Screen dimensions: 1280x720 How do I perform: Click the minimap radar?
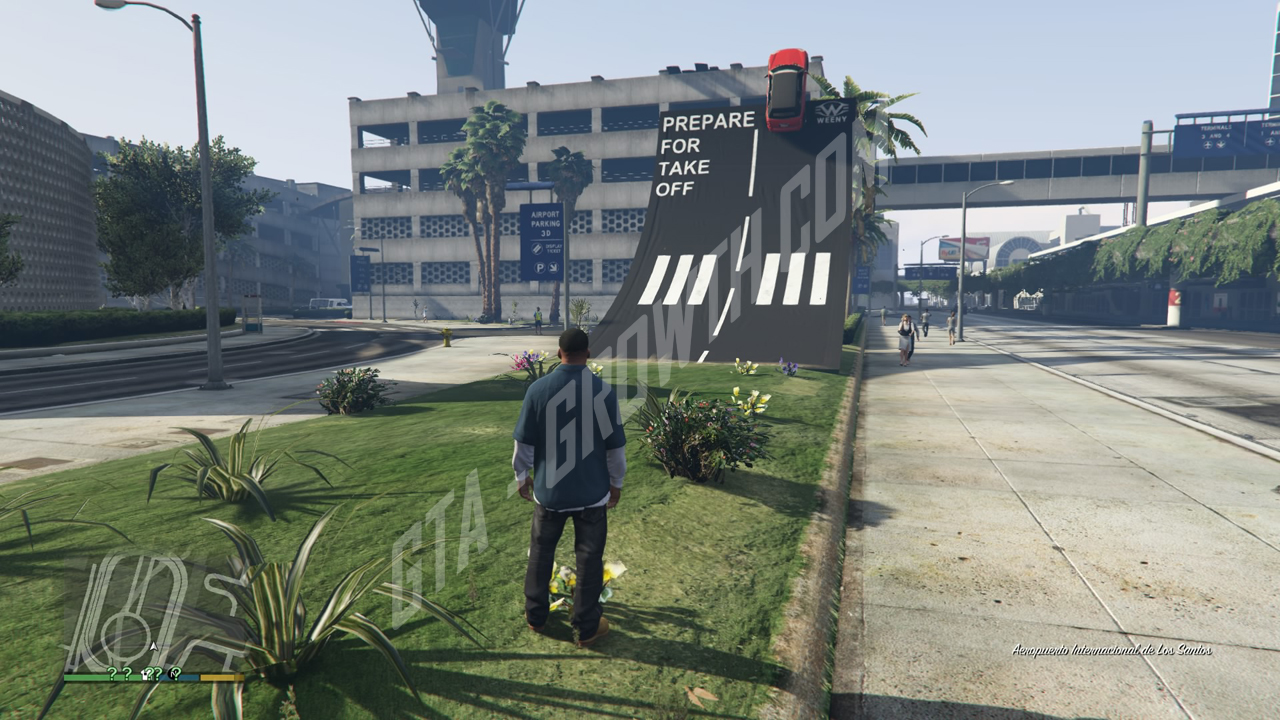coord(153,612)
